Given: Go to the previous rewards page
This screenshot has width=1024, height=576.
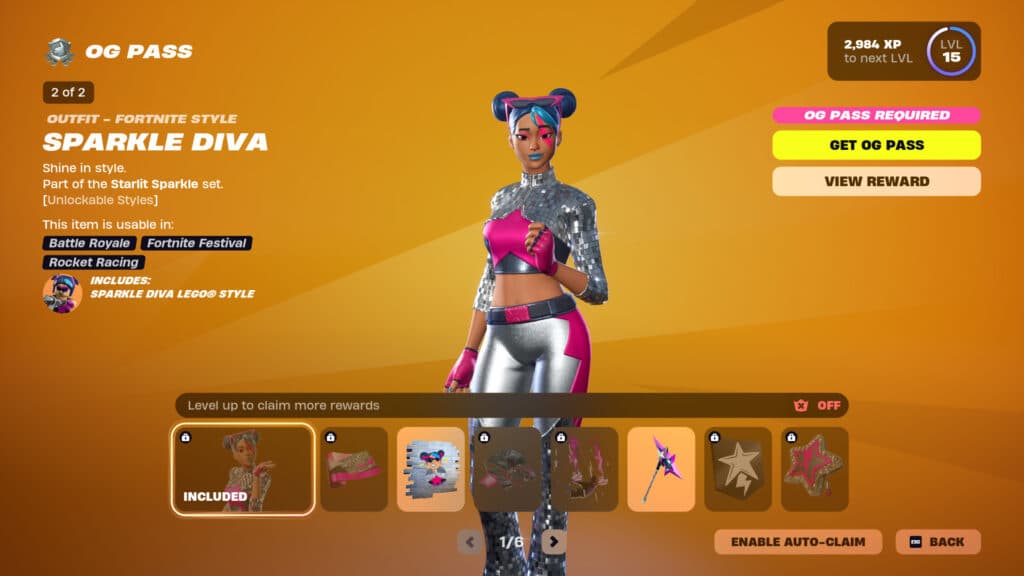Looking at the screenshot, I should point(470,542).
